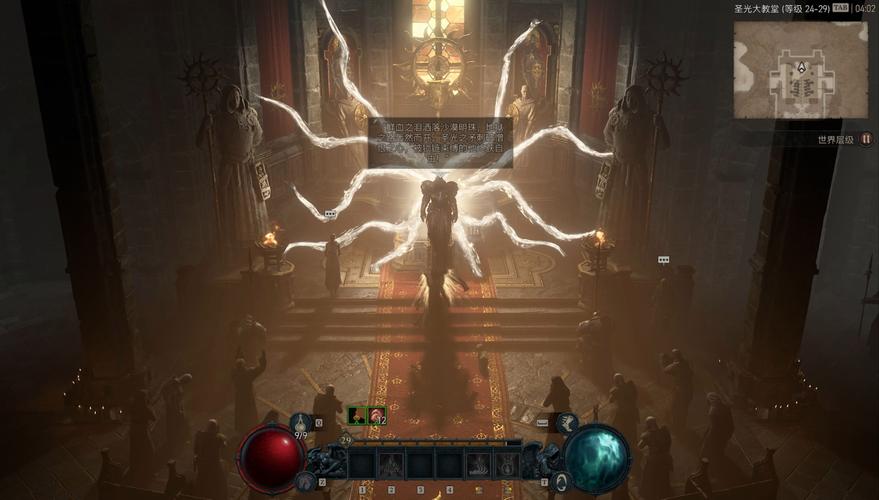The height and width of the screenshot is (500, 879).
Task: Click the speech bubble near right brazier
Action: 662,259
